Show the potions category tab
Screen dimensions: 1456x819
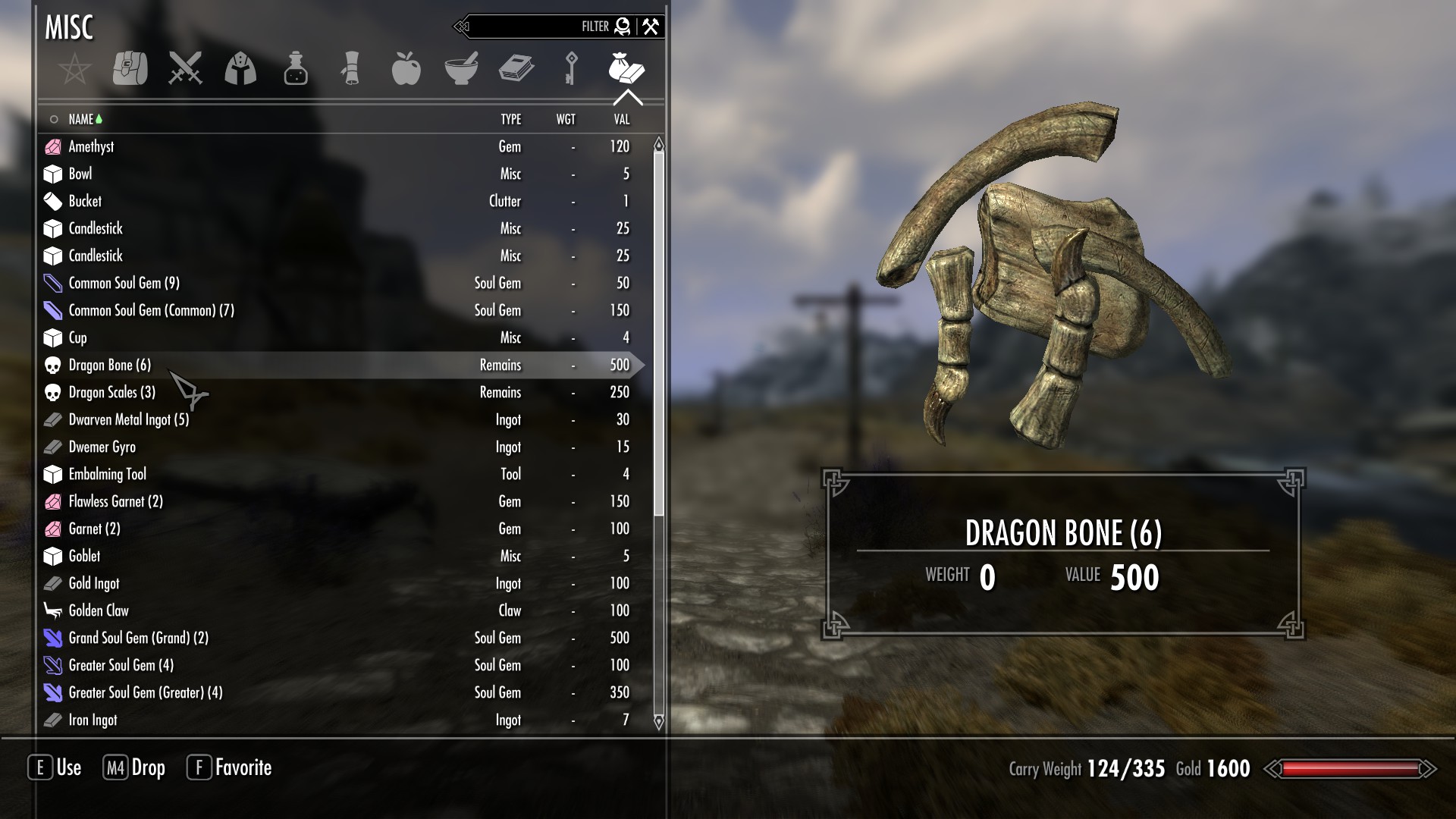[x=296, y=69]
